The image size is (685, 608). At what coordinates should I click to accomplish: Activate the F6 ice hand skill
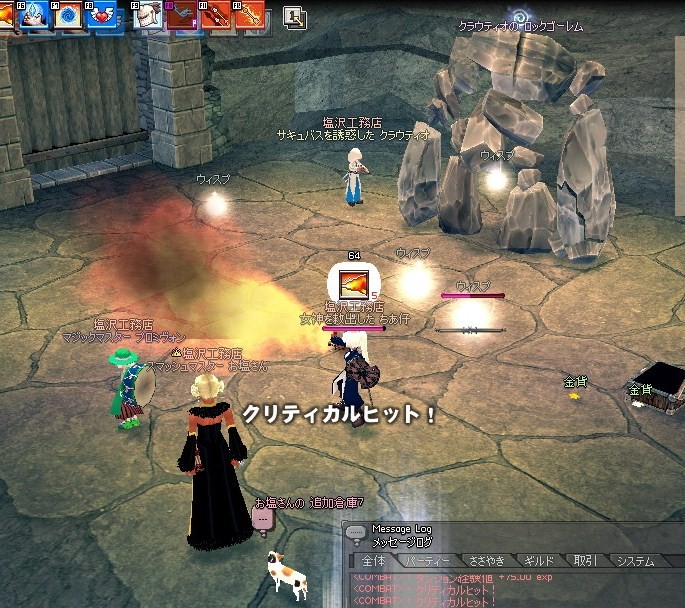tap(36, 15)
